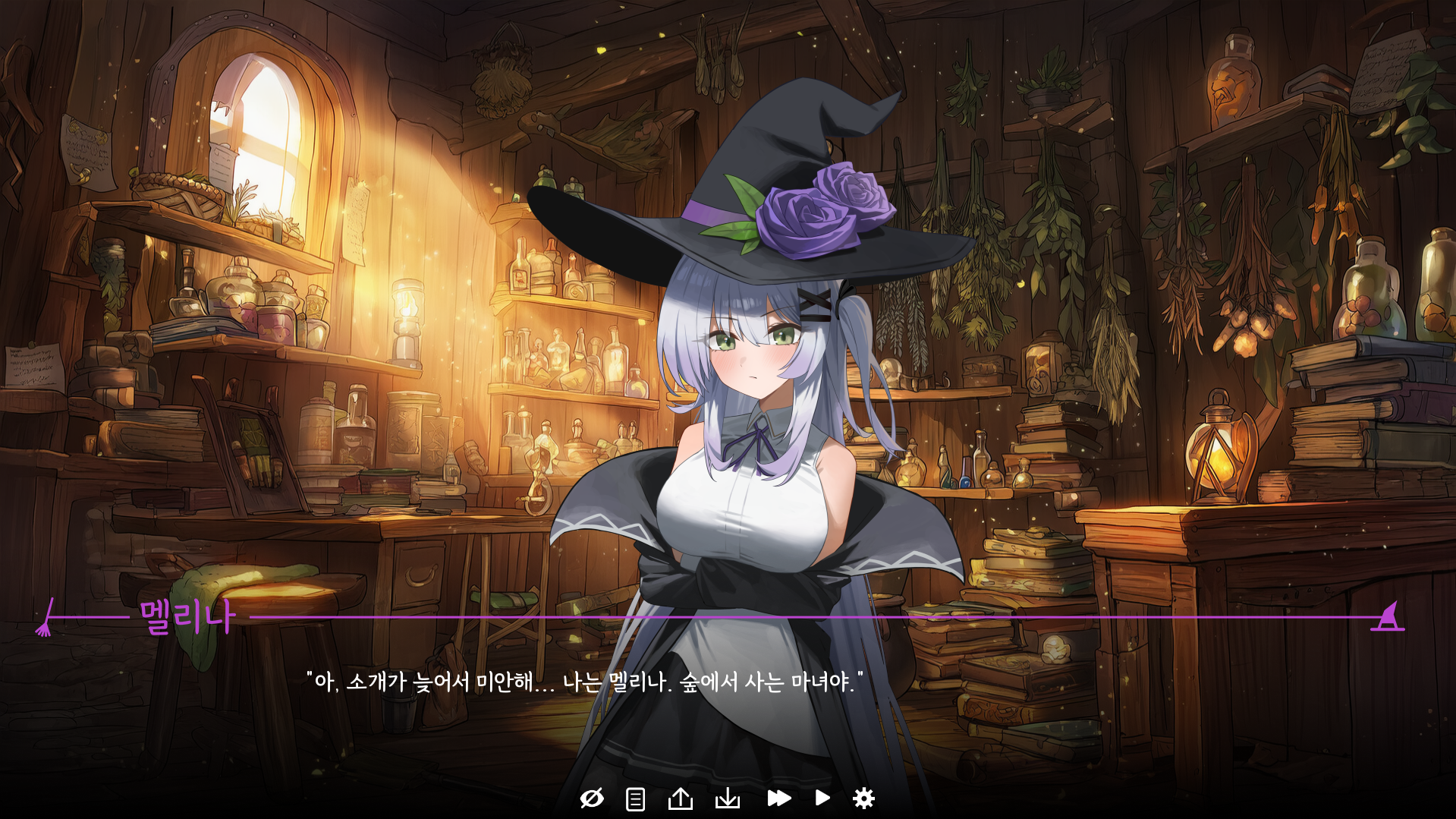Image resolution: width=1456 pixels, height=819 pixels.
Task: Enable skip mode with the fast-forward icon
Action: pyautogui.click(x=779, y=798)
